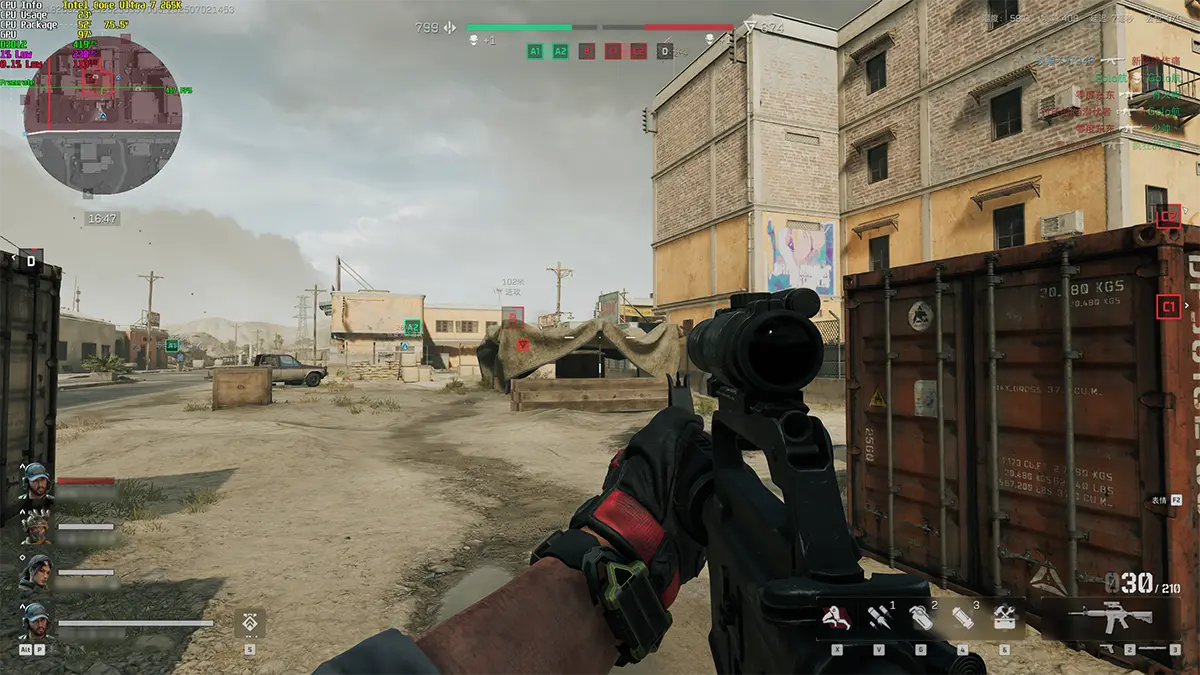Click the circular minimap
Viewport: 1200px width, 675px height.
[x=102, y=115]
